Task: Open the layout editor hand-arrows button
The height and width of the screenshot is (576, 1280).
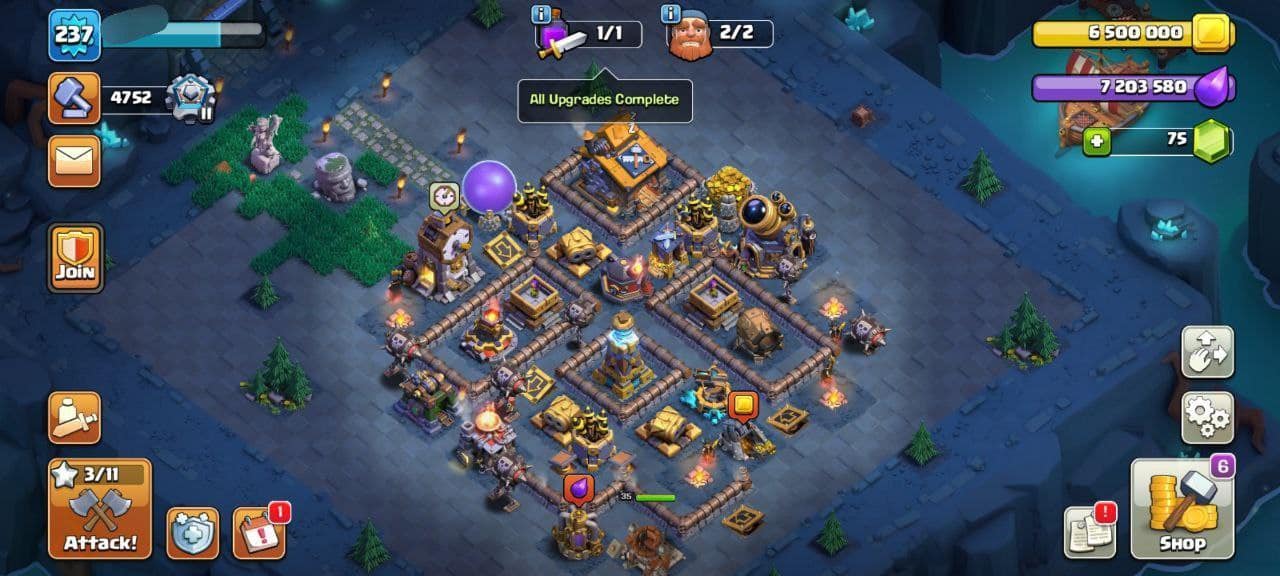Action: 1207,351
